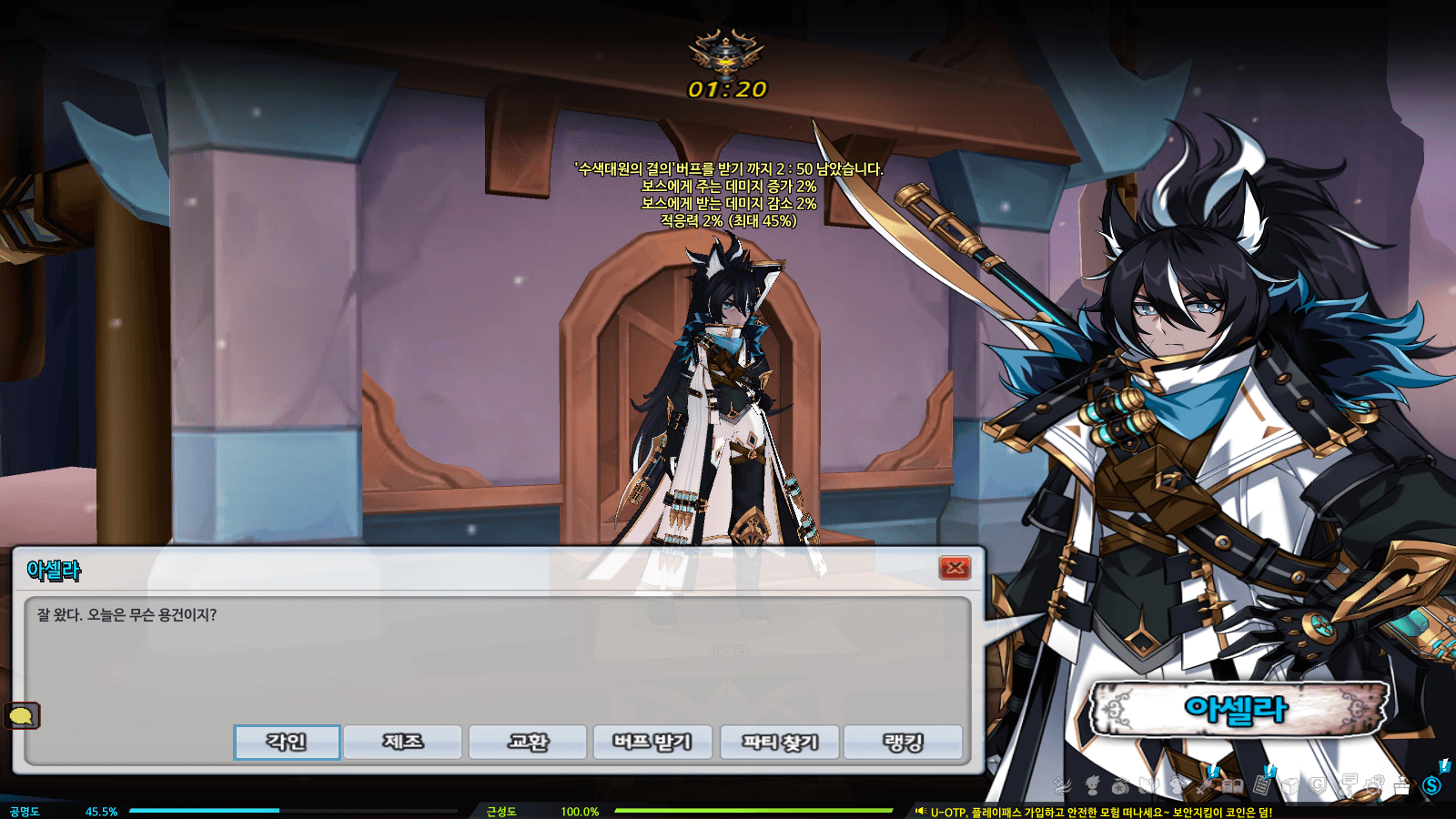Choose 파티 찾기 to find a party
The image size is (1456, 819).
(x=780, y=742)
